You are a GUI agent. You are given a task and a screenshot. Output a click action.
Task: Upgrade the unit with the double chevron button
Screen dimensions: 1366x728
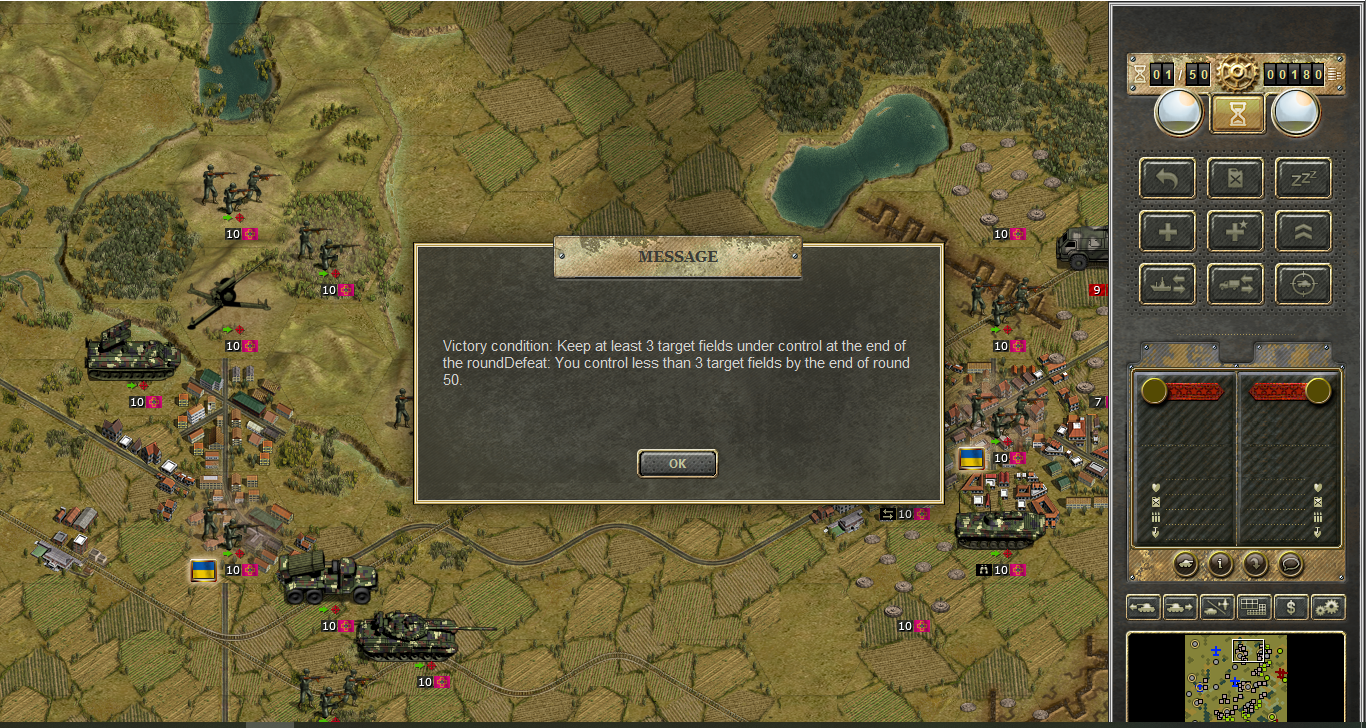1303,231
